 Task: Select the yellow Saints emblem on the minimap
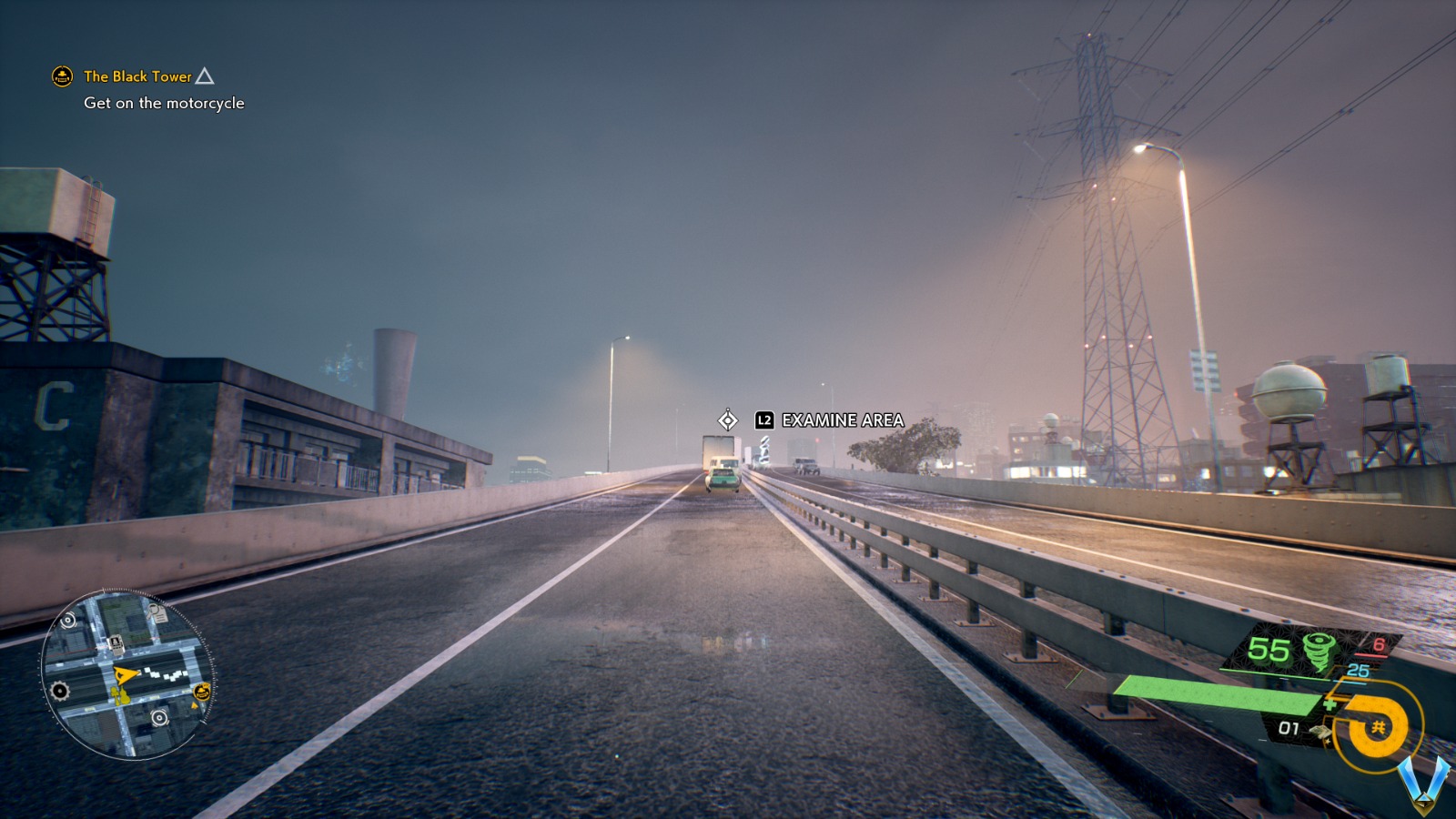pos(201,693)
